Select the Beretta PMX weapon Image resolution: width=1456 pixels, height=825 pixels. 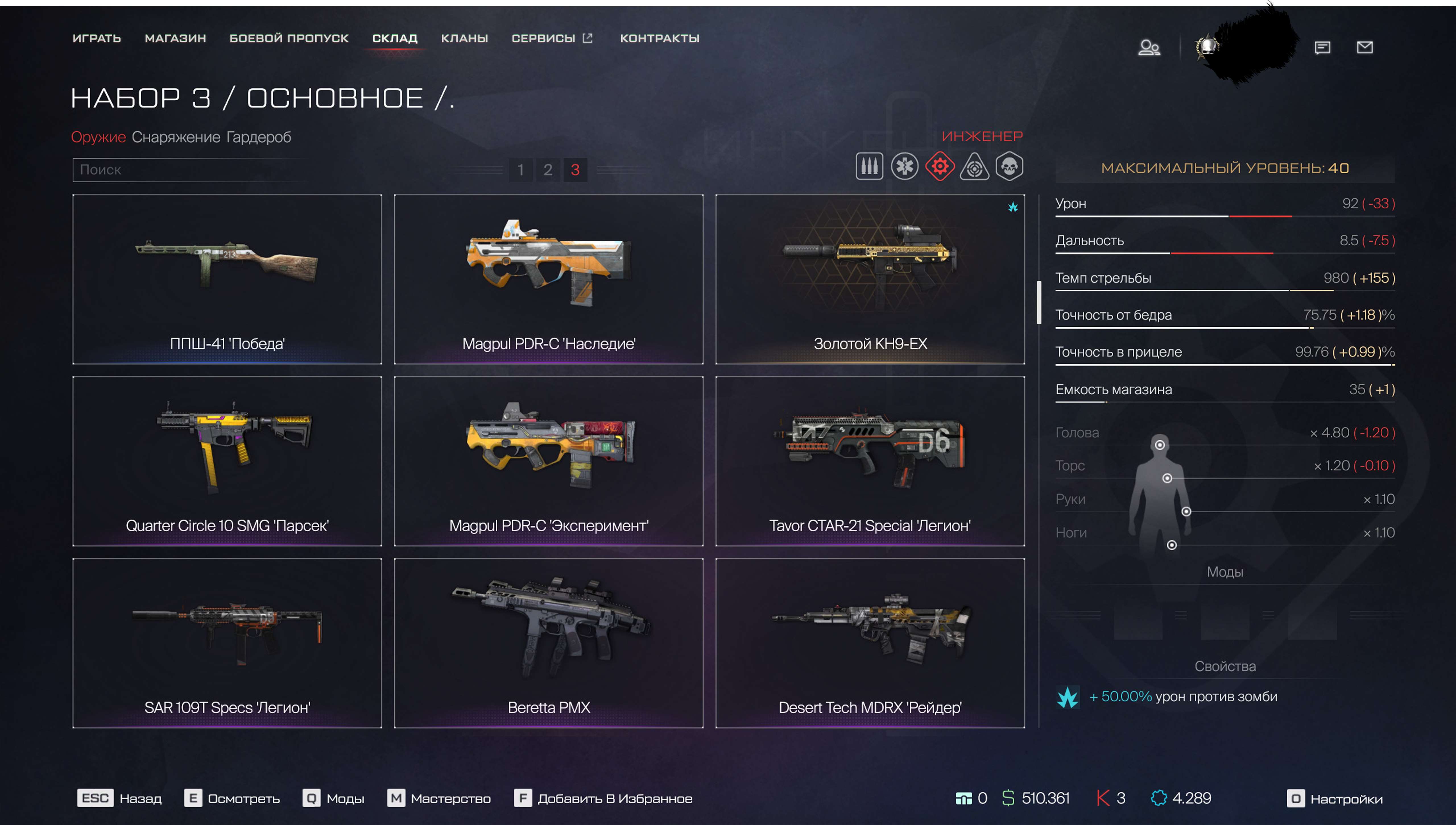(549, 642)
